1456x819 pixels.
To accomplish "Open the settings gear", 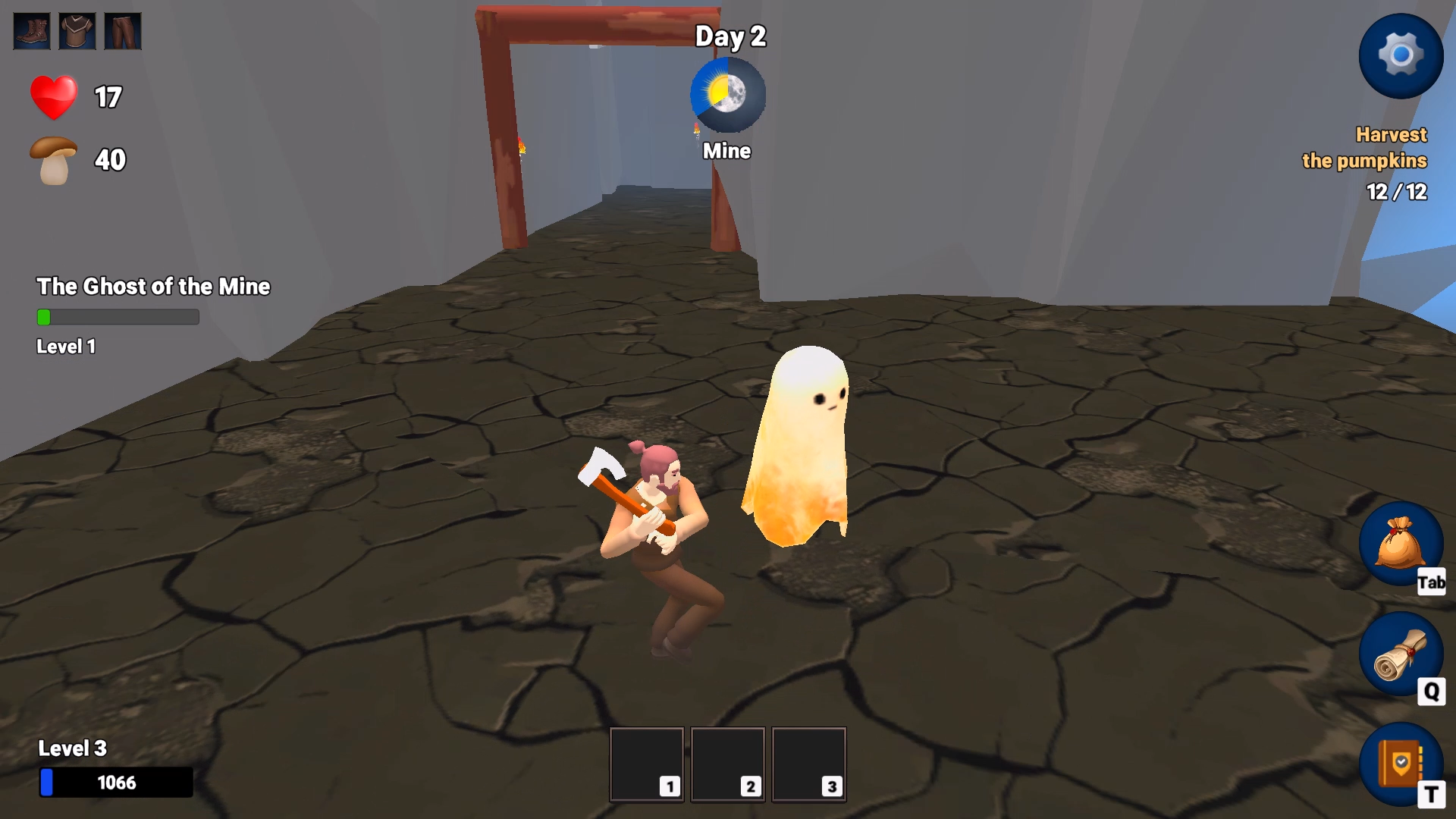I will [x=1401, y=55].
